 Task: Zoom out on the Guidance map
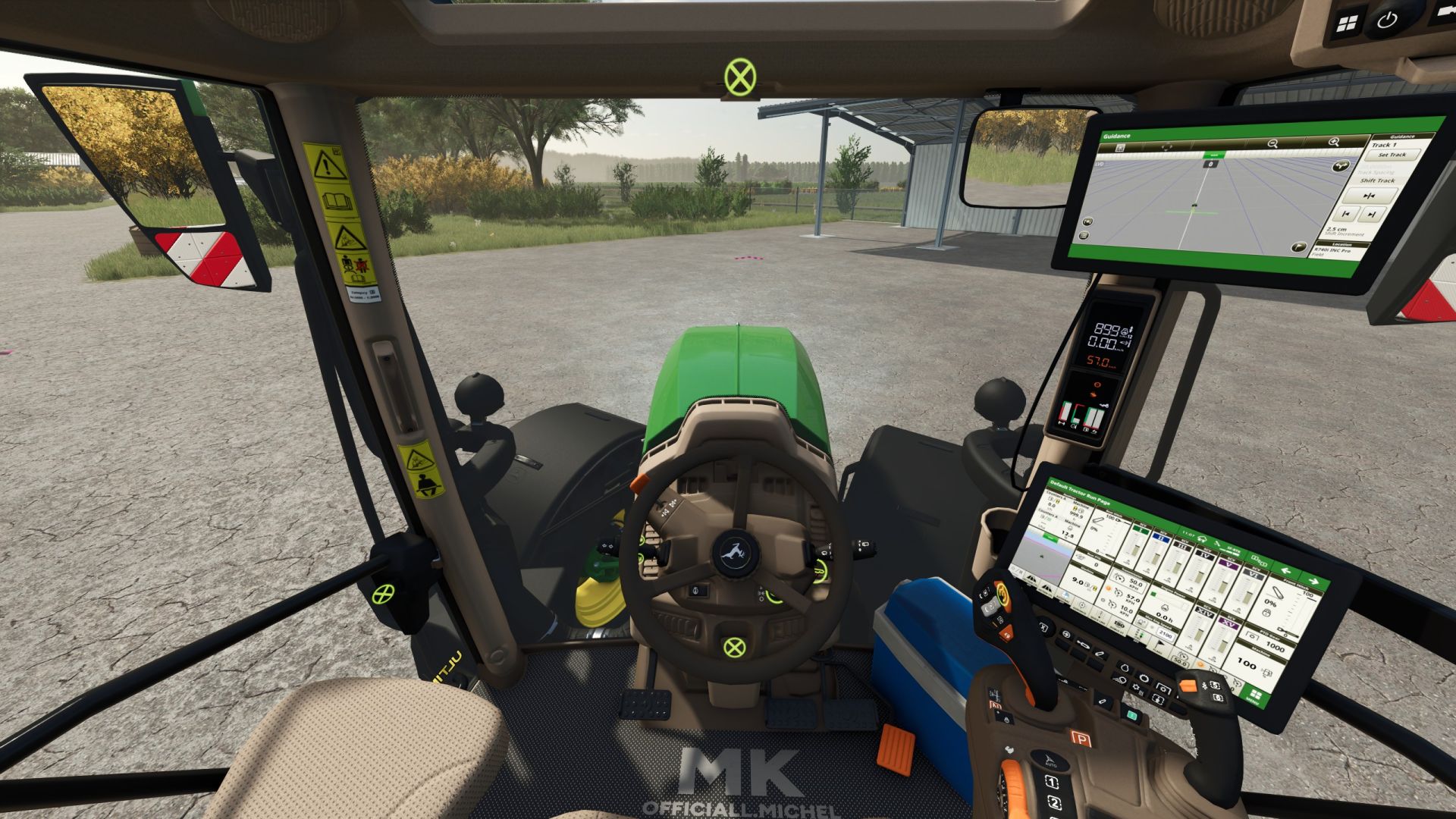click(1272, 143)
